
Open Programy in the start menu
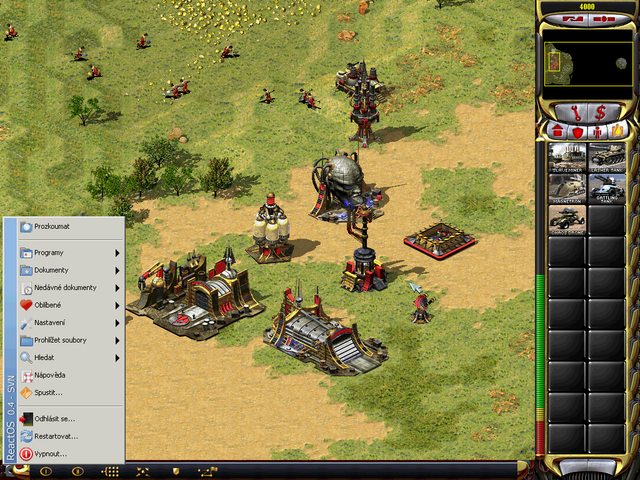click(60, 253)
